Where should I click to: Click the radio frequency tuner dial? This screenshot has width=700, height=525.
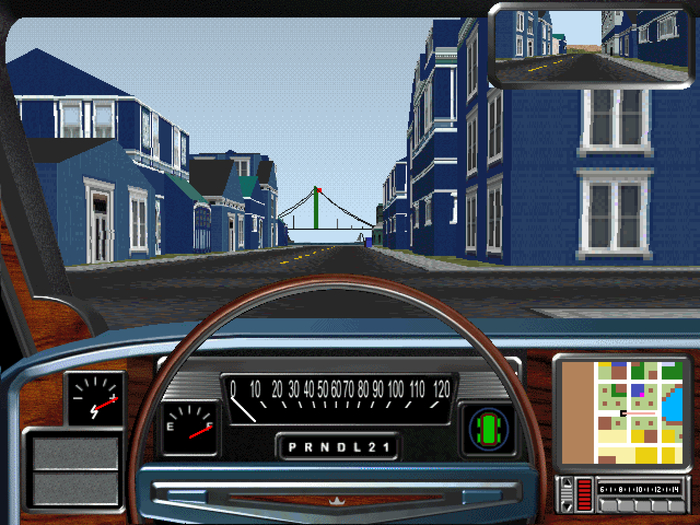[640, 488]
